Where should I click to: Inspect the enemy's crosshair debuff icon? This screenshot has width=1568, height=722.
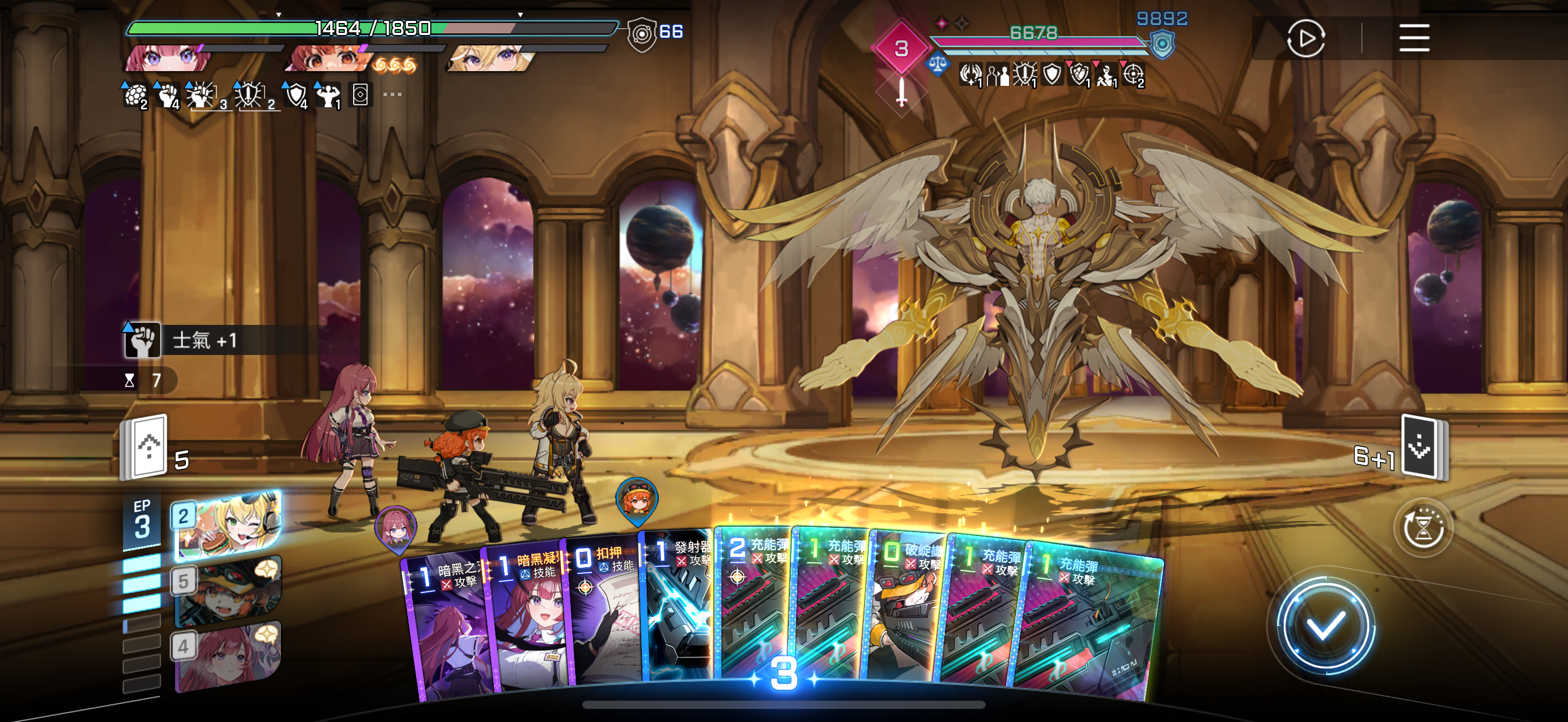tap(1133, 75)
